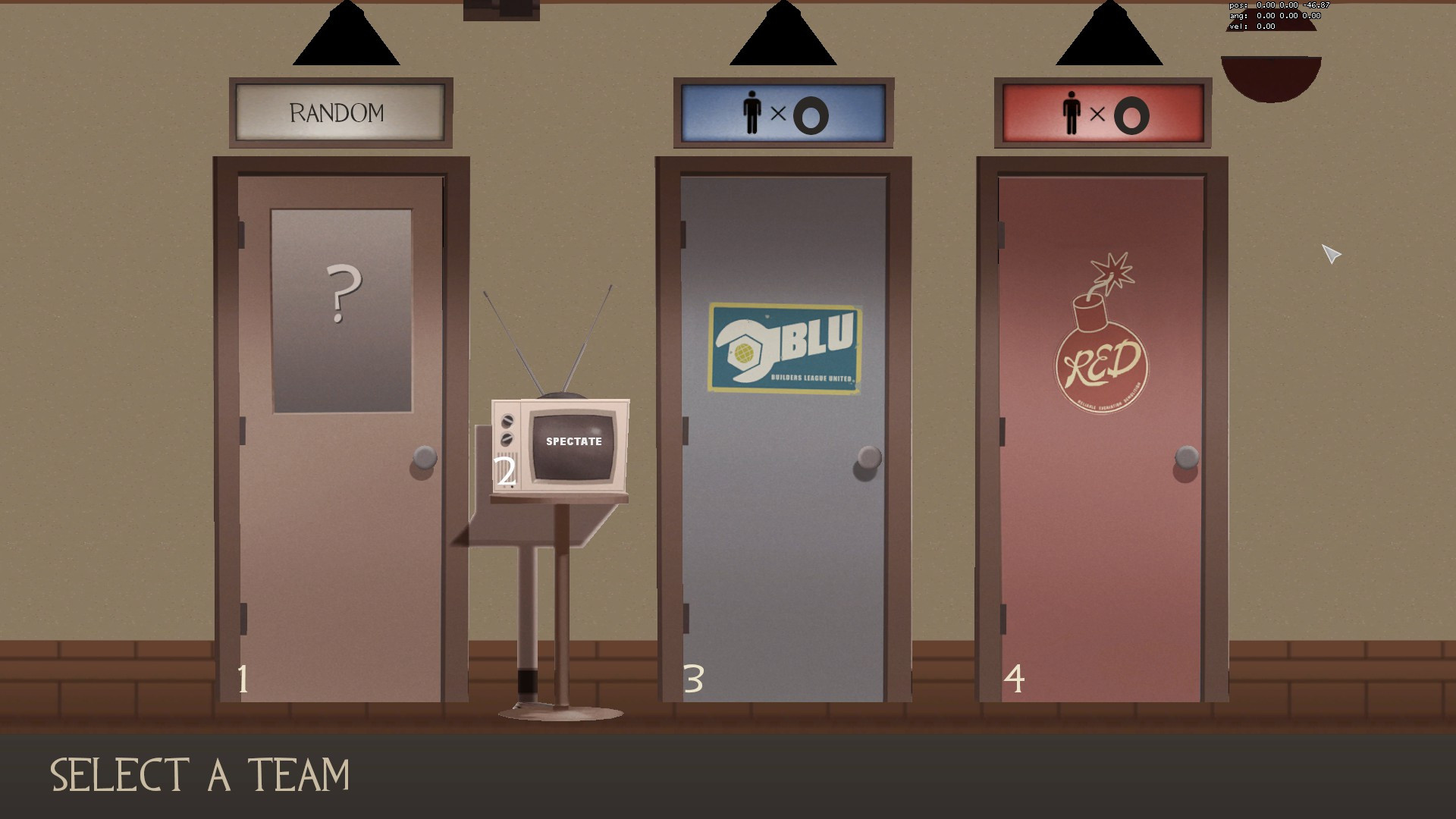
Task: Select the circle icon on the red team sign
Action: [1131, 115]
